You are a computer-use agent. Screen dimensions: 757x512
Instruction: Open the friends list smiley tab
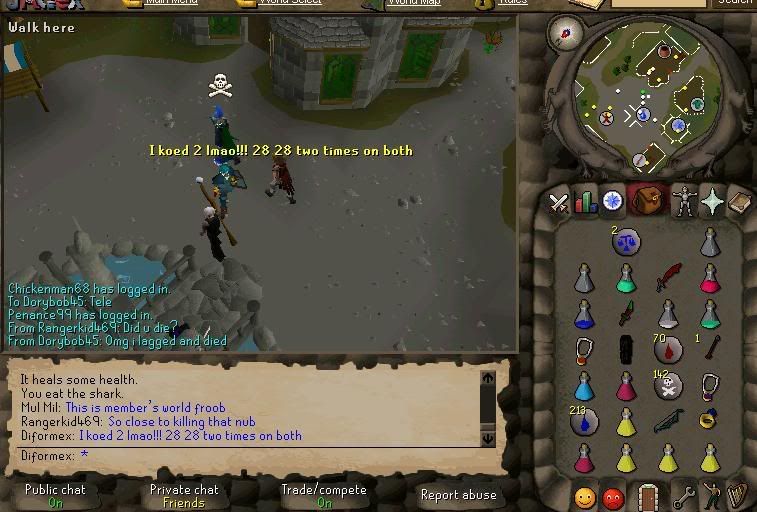click(585, 497)
